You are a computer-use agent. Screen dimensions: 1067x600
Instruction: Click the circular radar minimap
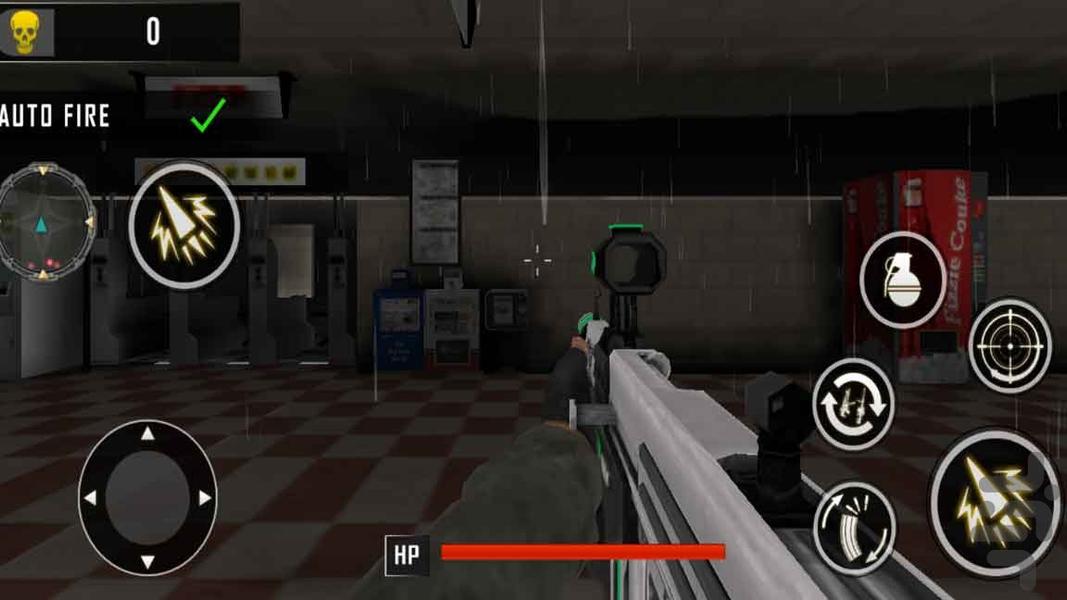(x=43, y=221)
